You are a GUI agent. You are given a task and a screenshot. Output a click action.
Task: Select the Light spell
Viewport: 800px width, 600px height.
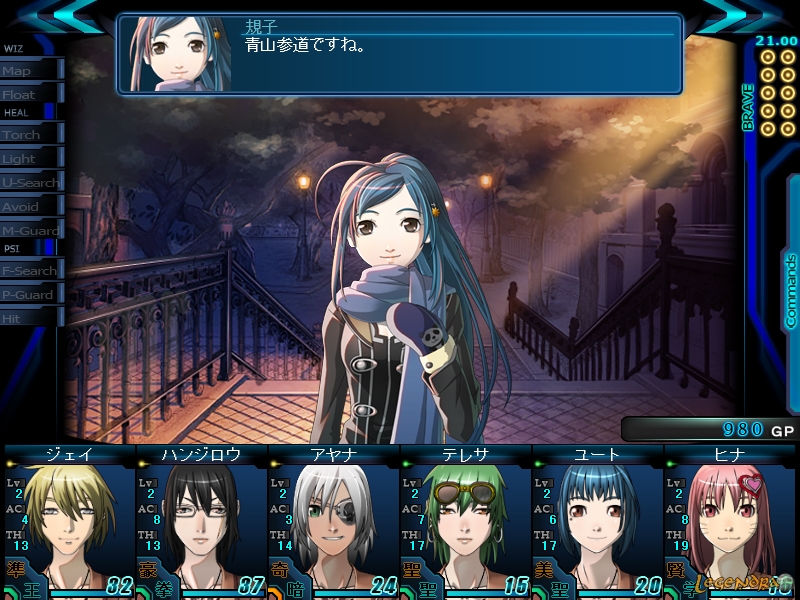tap(30, 159)
